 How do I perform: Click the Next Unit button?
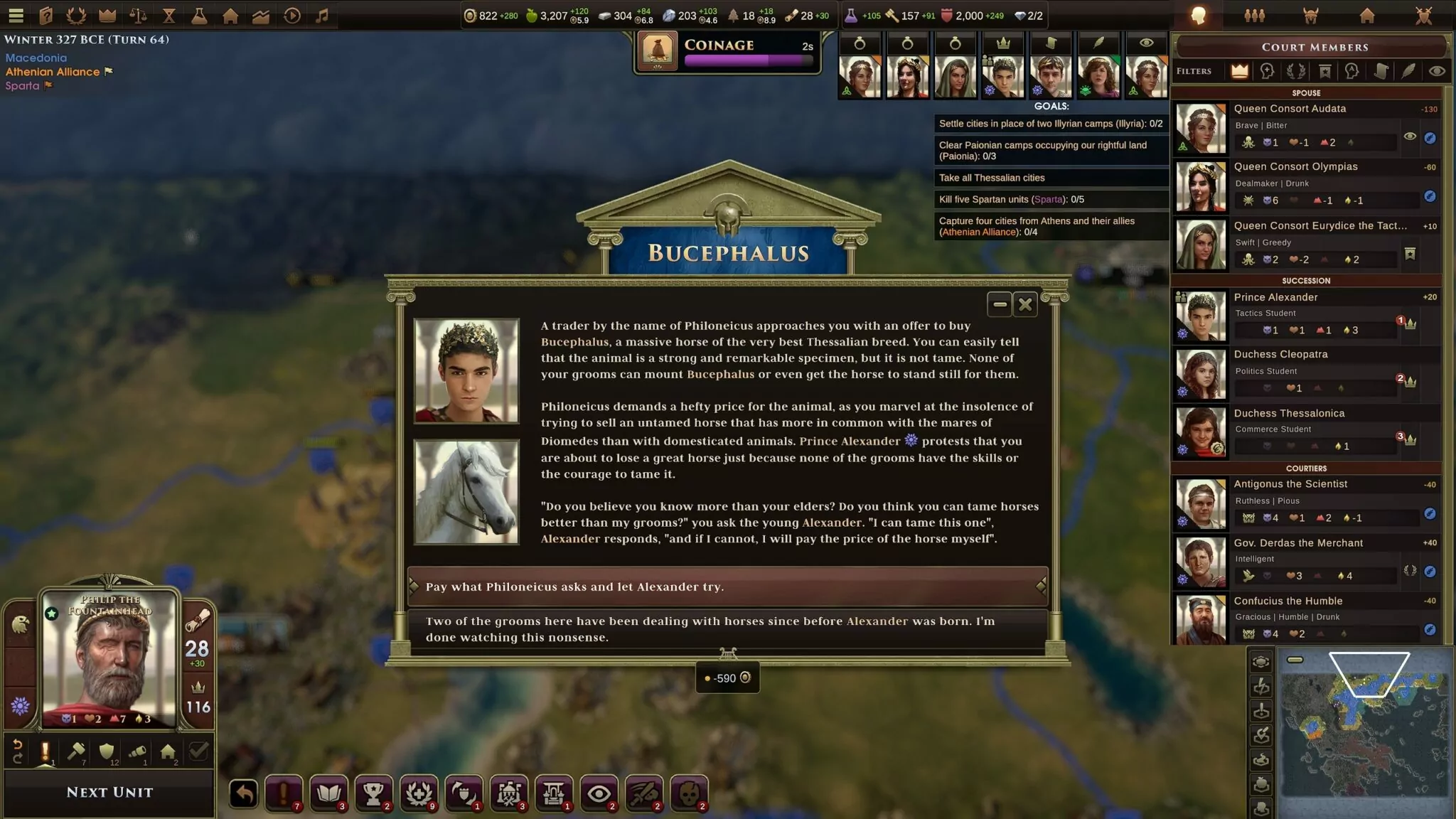[x=109, y=792]
